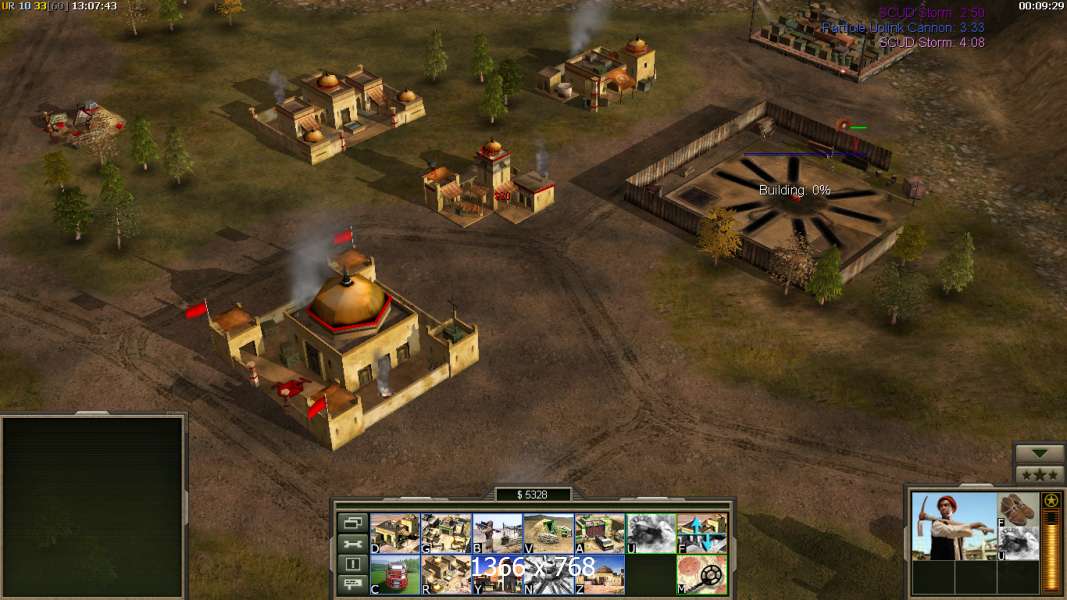Screen dimensions: 1067x600
Task: Click the wrench button on the command bar
Action: [352, 544]
